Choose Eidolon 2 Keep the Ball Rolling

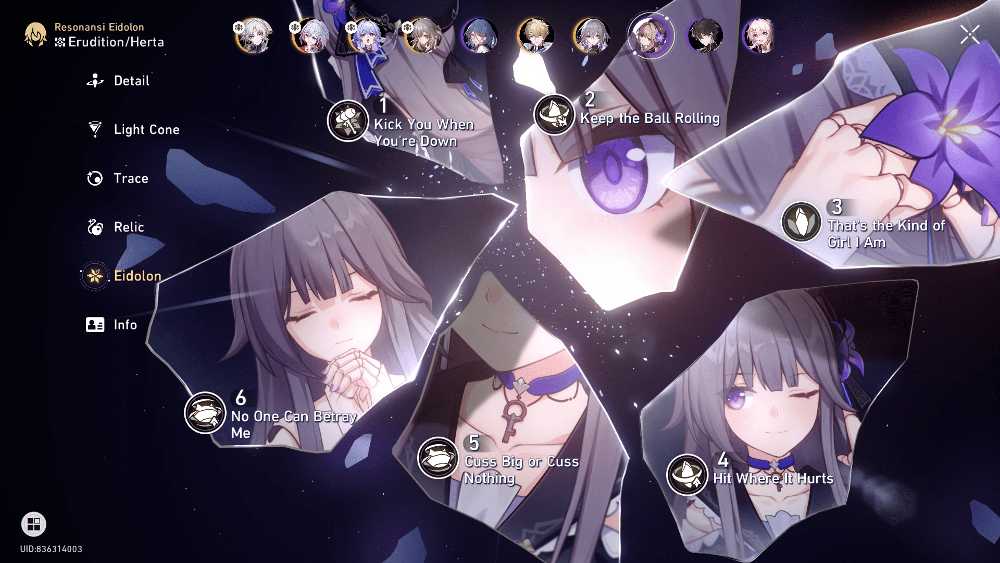tap(554, 115)
